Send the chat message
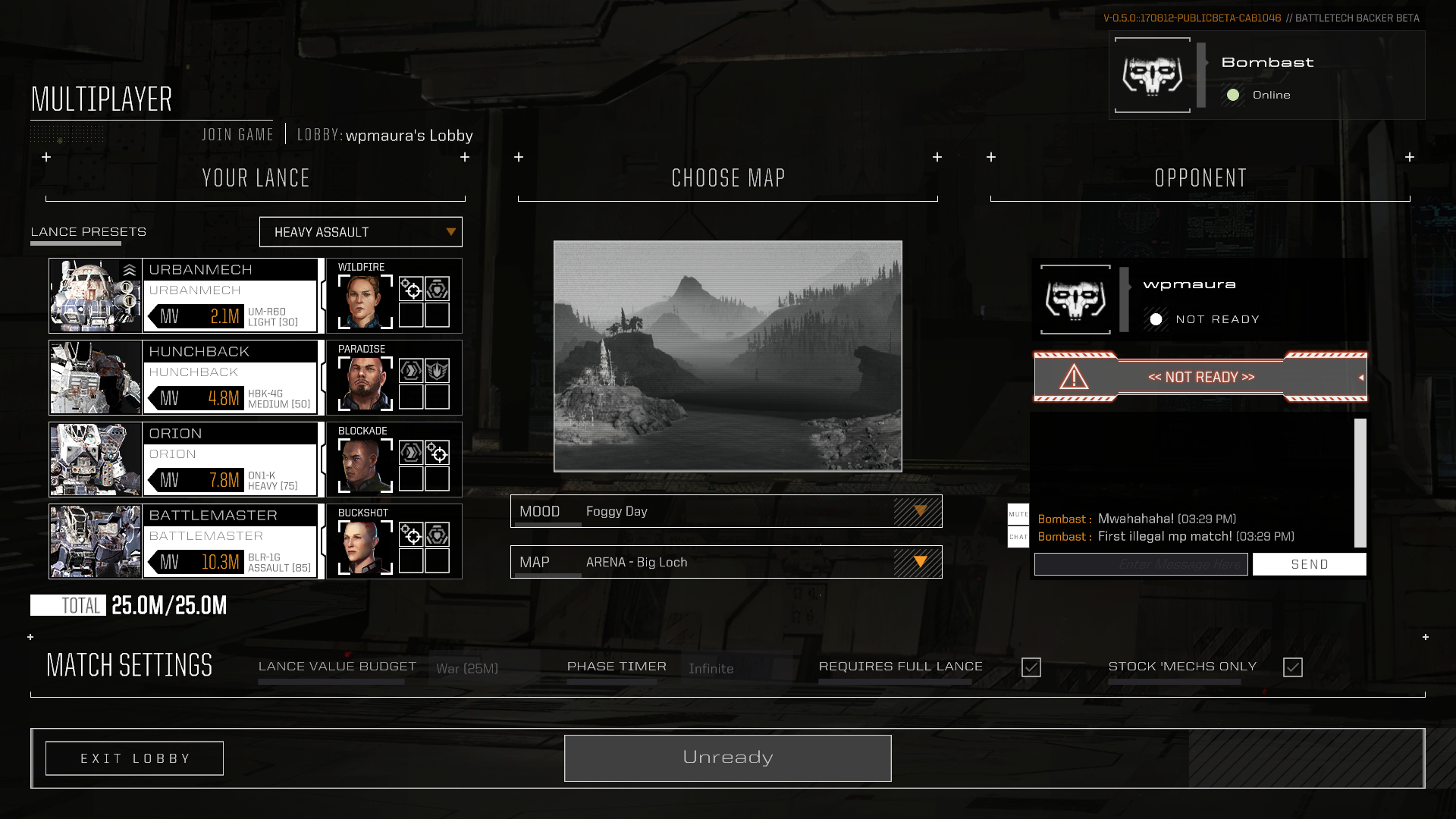 point(1309,564)
